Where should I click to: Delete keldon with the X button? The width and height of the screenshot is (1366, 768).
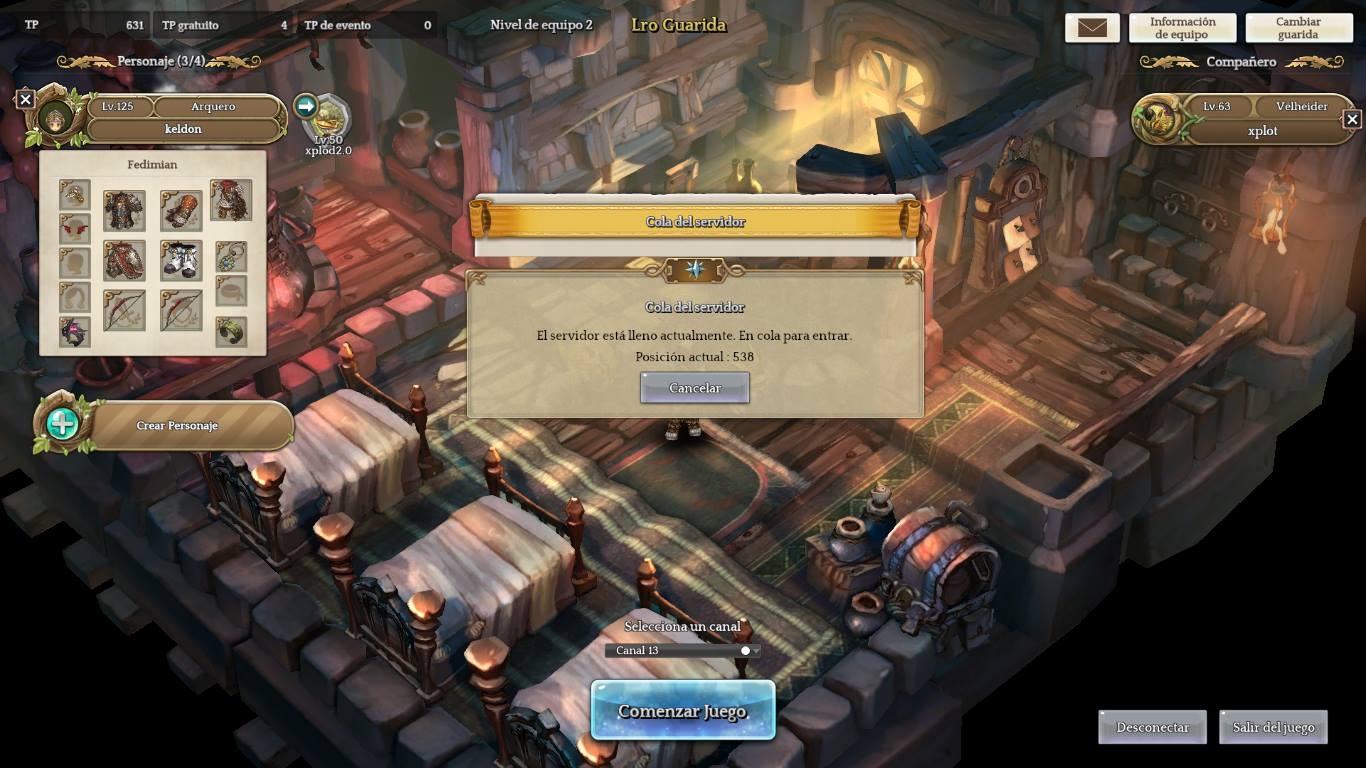(26, 99)
